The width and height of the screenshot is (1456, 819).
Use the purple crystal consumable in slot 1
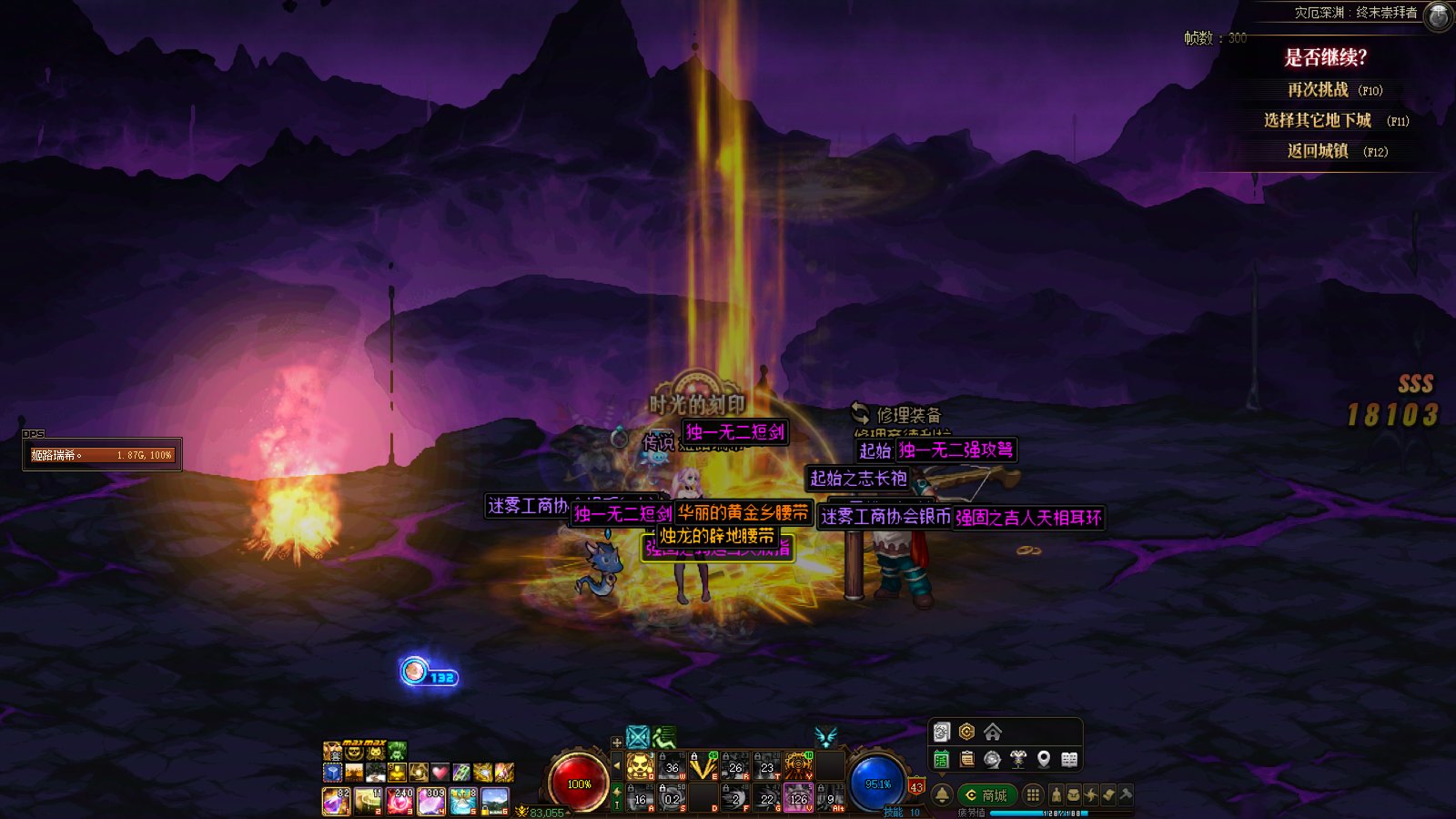pos(336,800)
